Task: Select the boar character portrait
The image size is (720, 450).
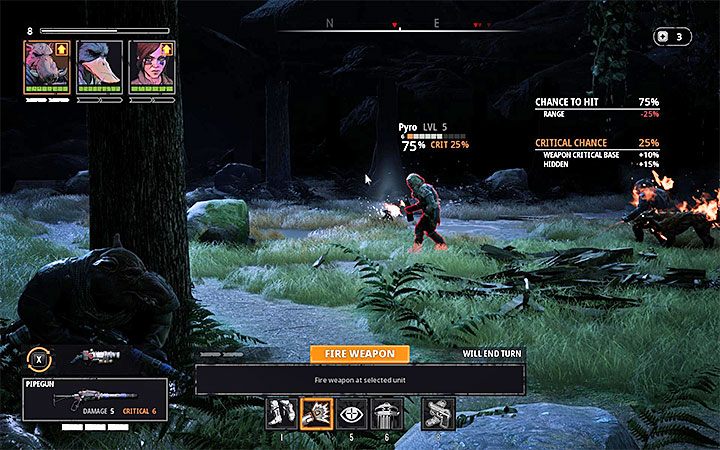Action: coord(47,67)
